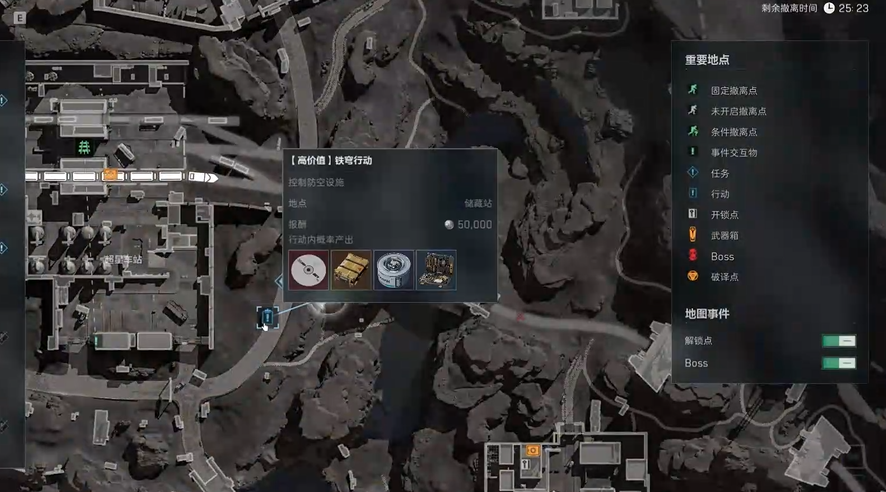Click the red Boss legend entry
The height and width of the screenshot is (492, 886).
pyautogui.click(x=722, y=257)
